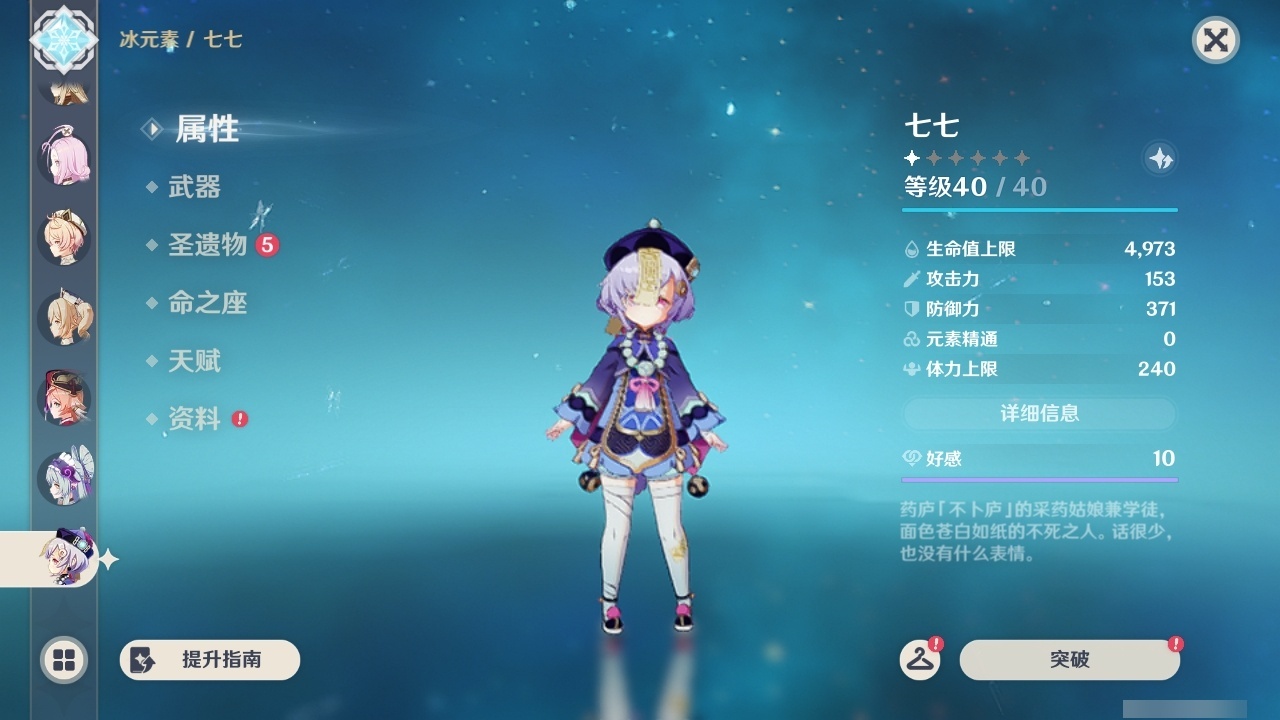Image resolution: width=1280 pixels, height=720 pixels.
Task: Open the 天赋 talents menu item
Action: (x=196, y=361)
